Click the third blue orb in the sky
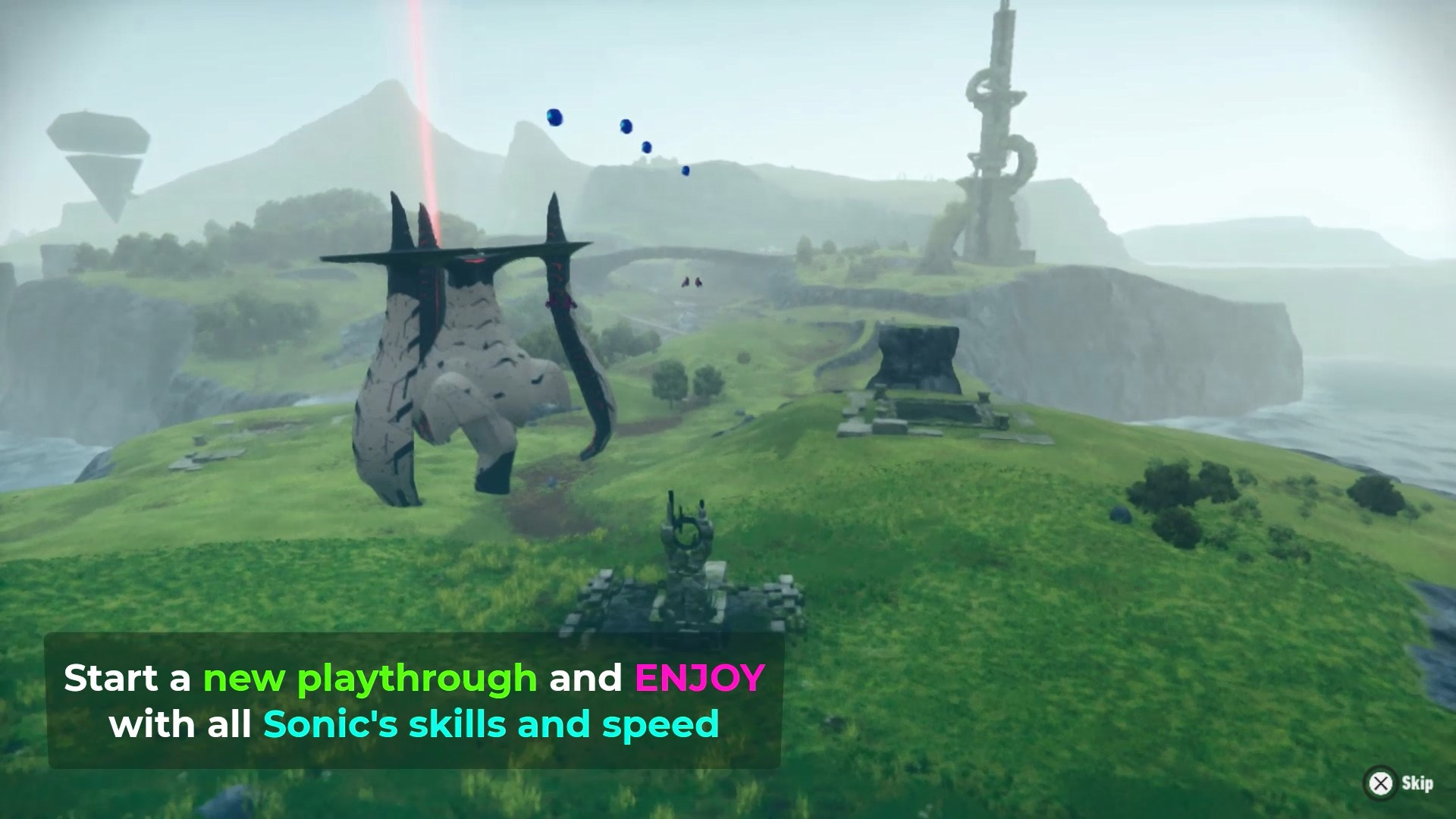 [x=647, y=146]
